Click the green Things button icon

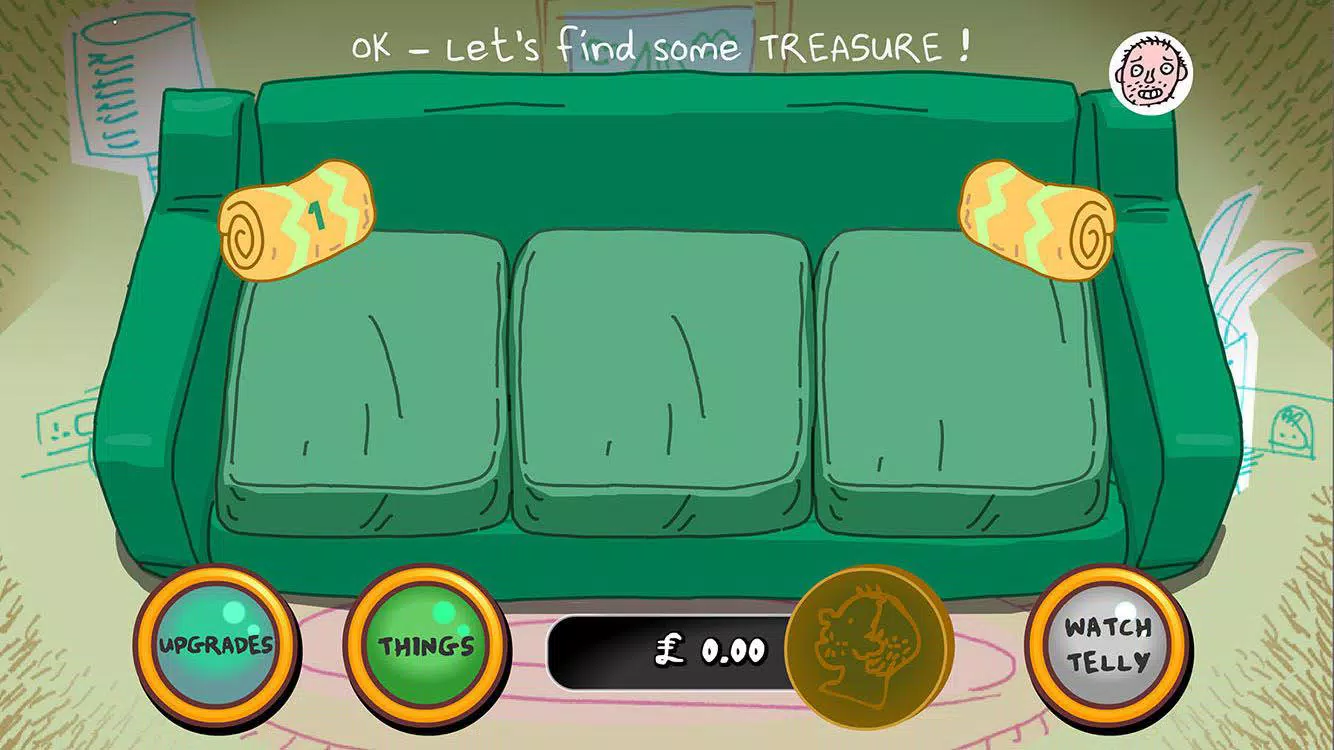click(424, 645)
